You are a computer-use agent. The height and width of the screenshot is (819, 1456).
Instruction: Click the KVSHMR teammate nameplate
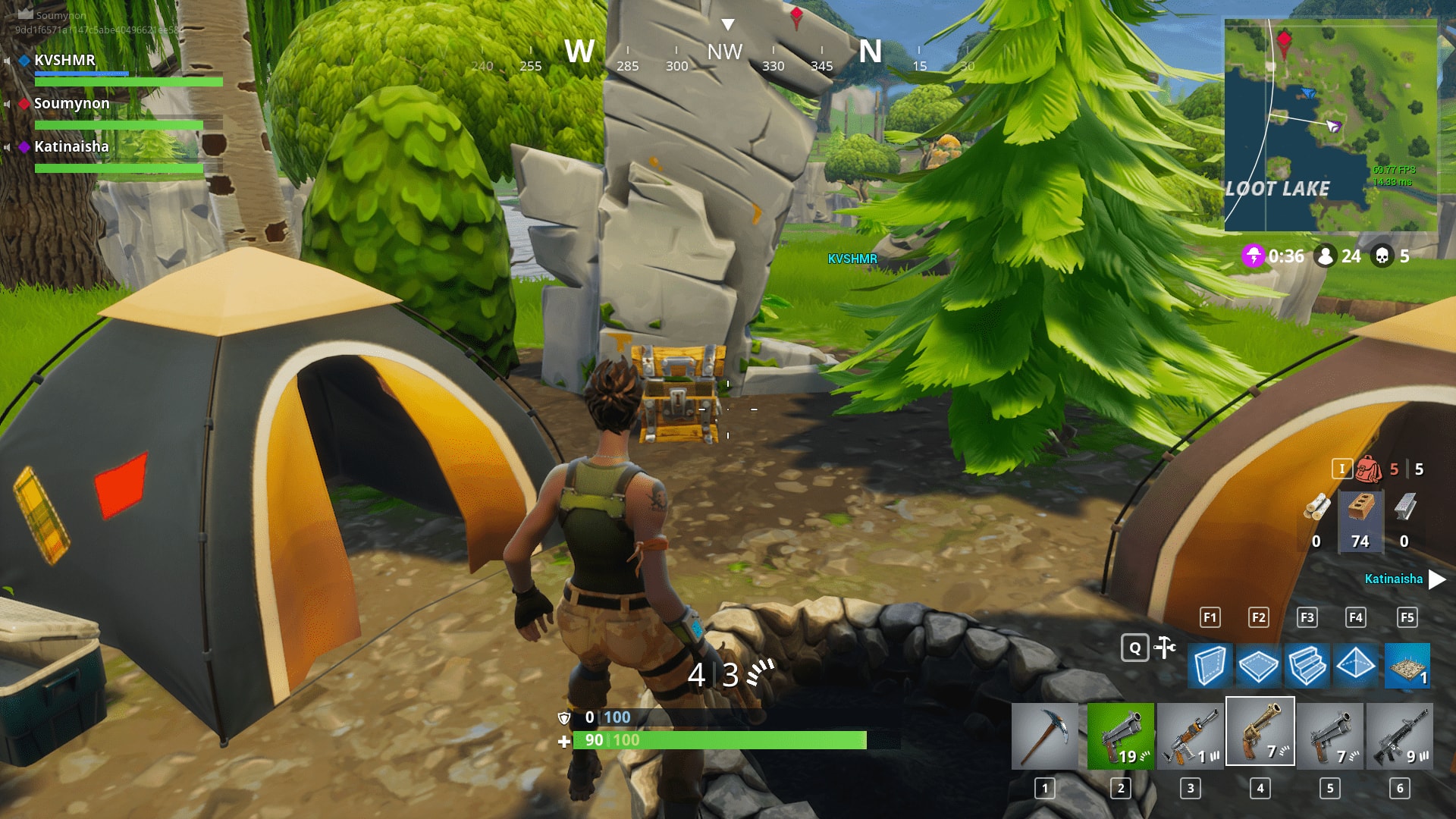pos(64,61)
